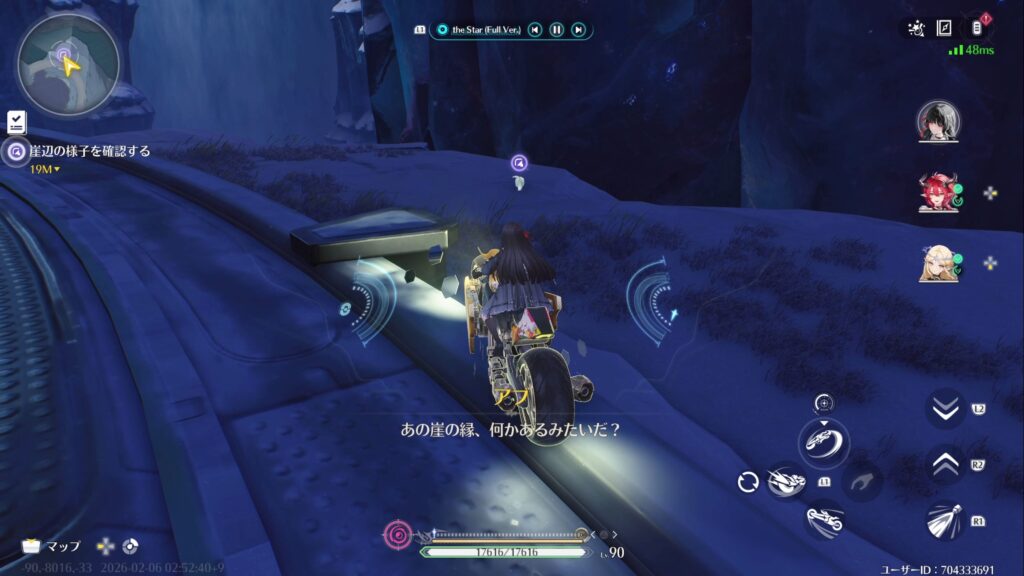Skip to the previous music track
The width and height of the screenshot is (1024, 576).
pyautogui.click(x=536, y=30)
